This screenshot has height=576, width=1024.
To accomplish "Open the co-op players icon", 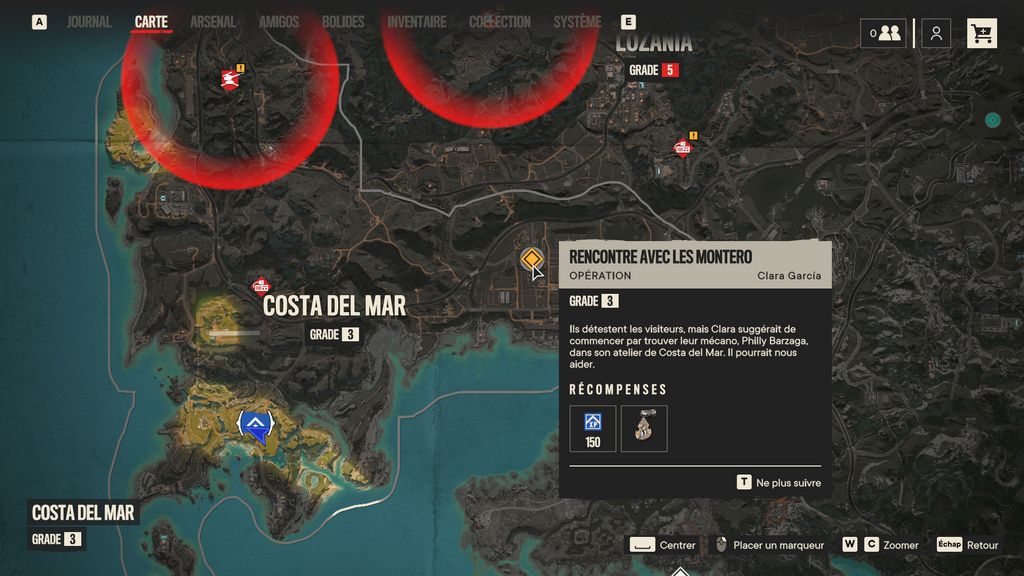I will click(884, 33).
